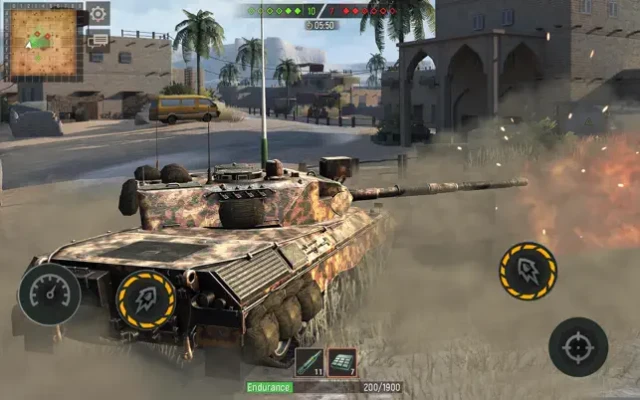Select the shell ammo slot with 11
The height and width of the screenshot is (400, 640).
pos(309,363)
